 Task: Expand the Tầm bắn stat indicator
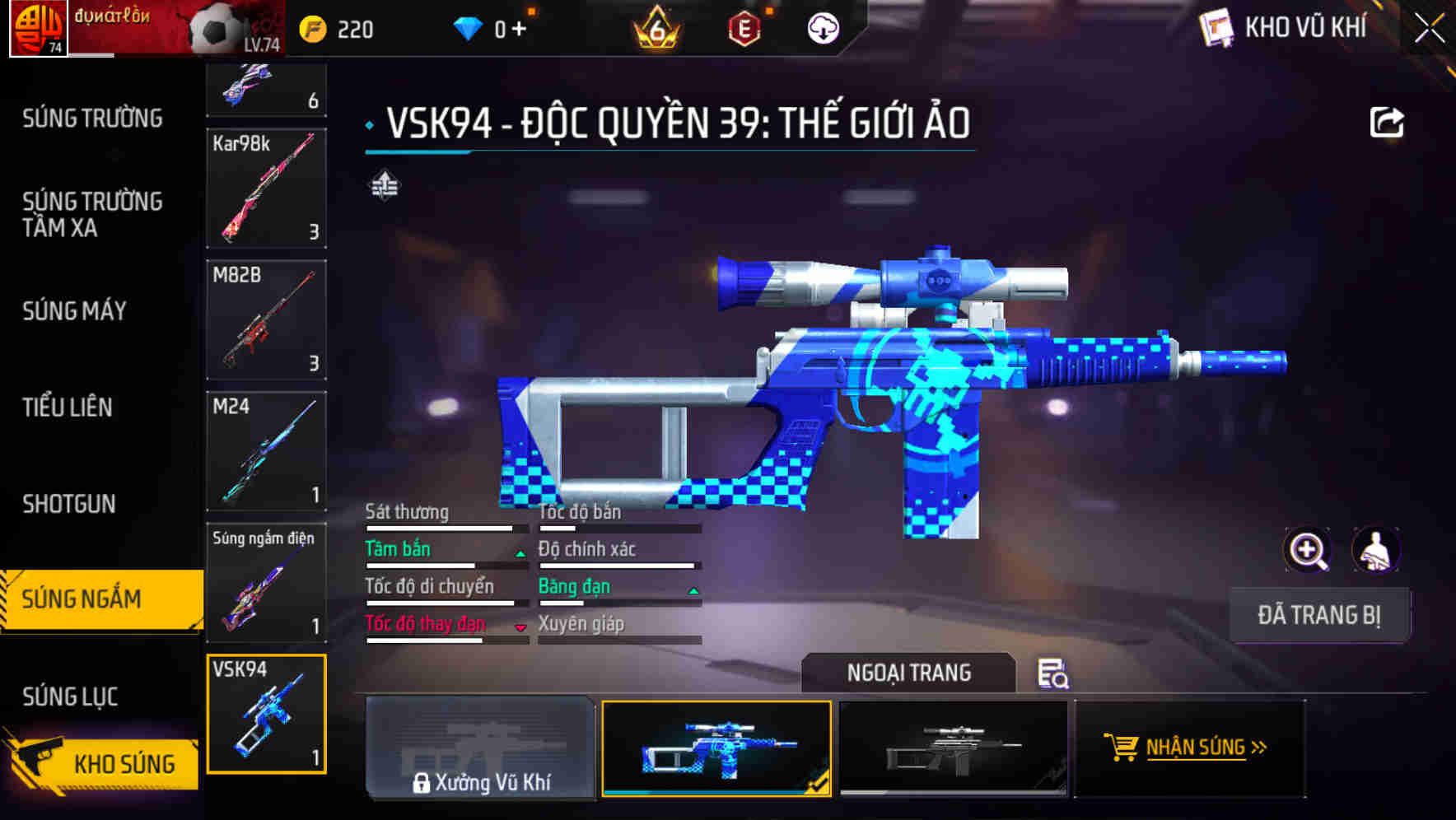click(521, 554)
